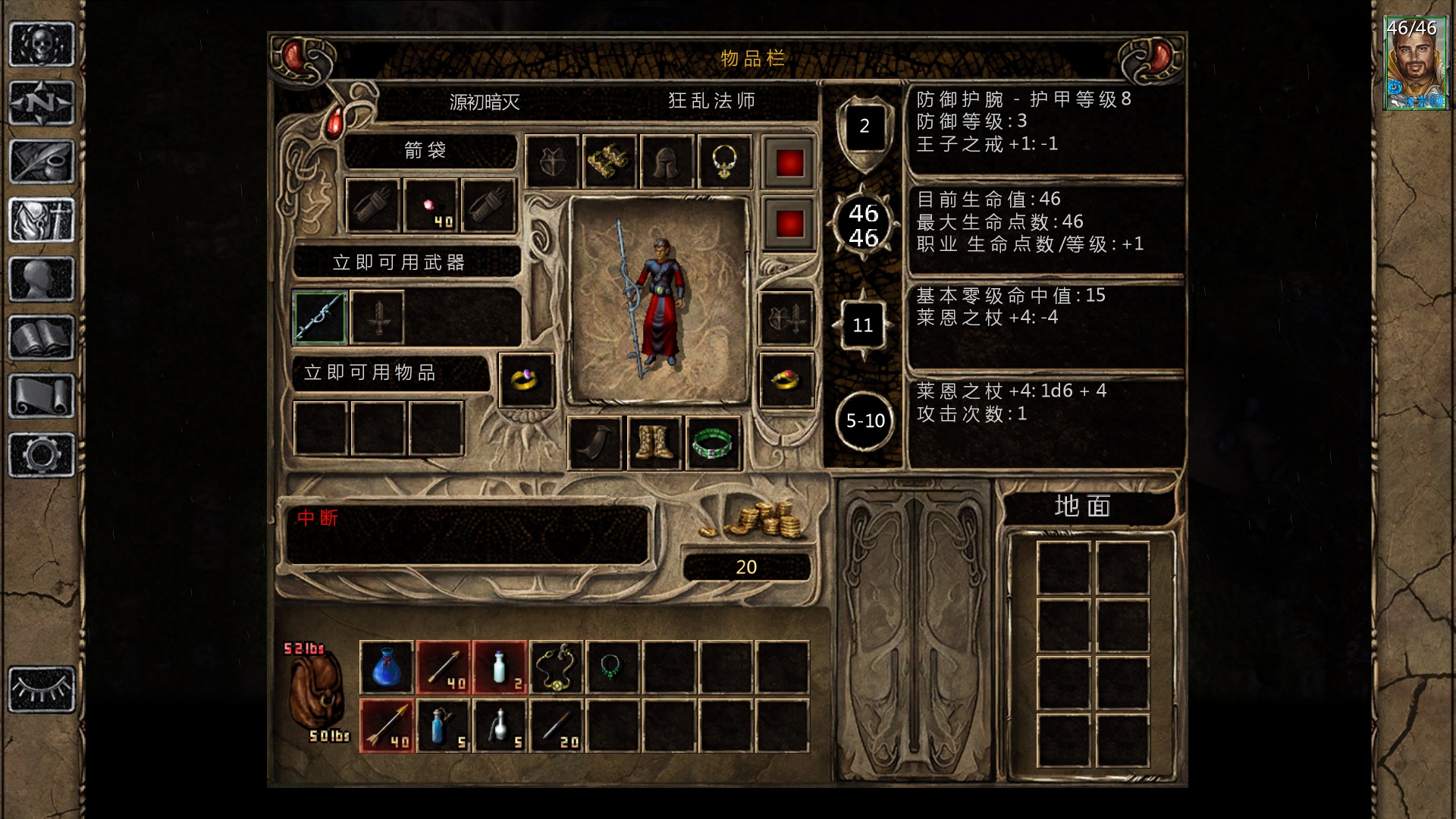
Task: Click the gold coins pile
Action: pos(758,521)
